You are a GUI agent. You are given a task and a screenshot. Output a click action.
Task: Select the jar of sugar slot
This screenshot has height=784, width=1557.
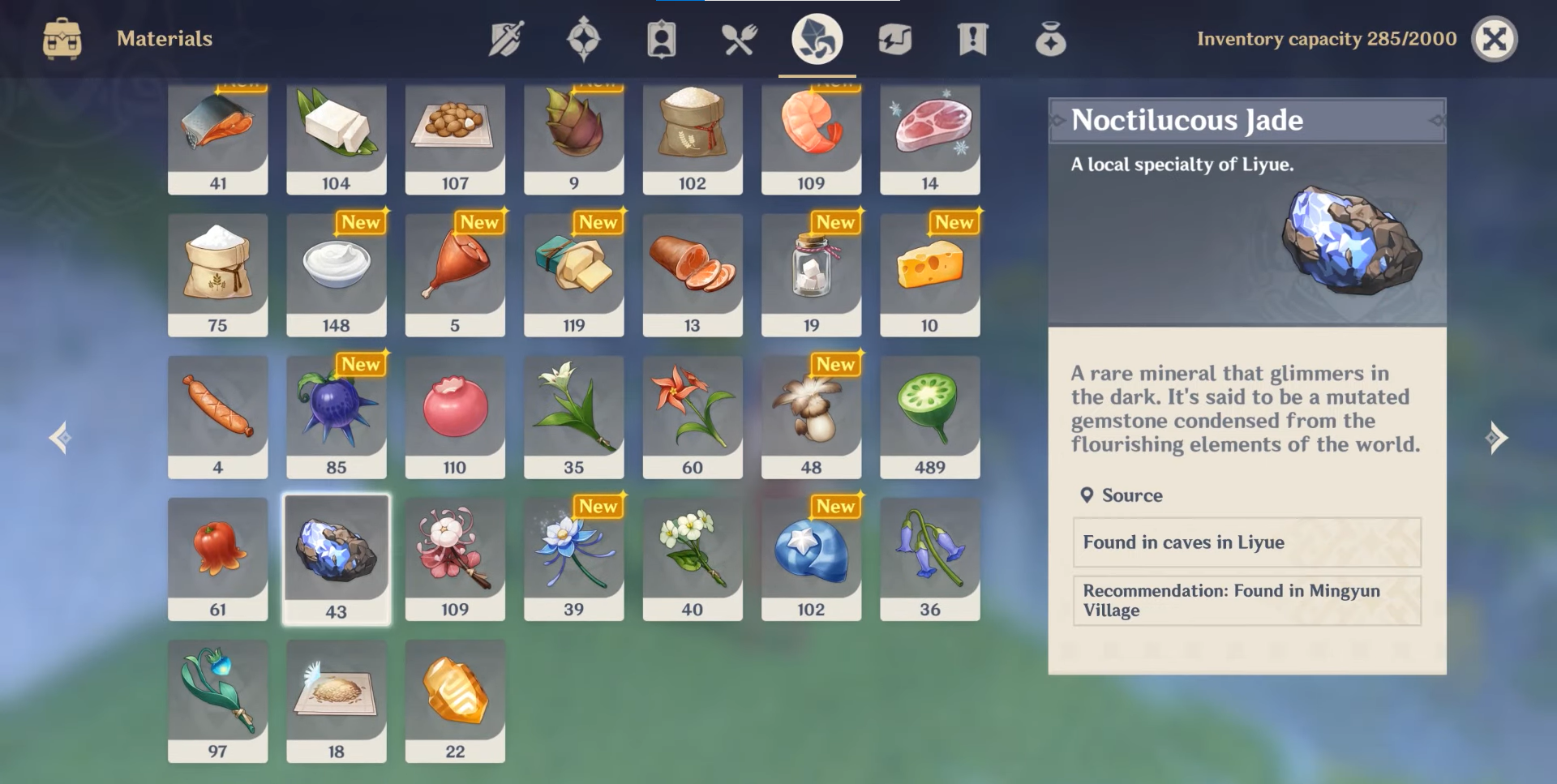811,275
